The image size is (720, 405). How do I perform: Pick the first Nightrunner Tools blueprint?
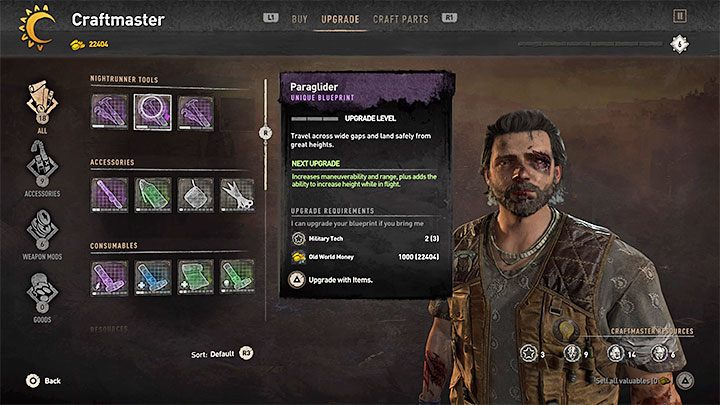pyautogui.click(x=109, y=112)
